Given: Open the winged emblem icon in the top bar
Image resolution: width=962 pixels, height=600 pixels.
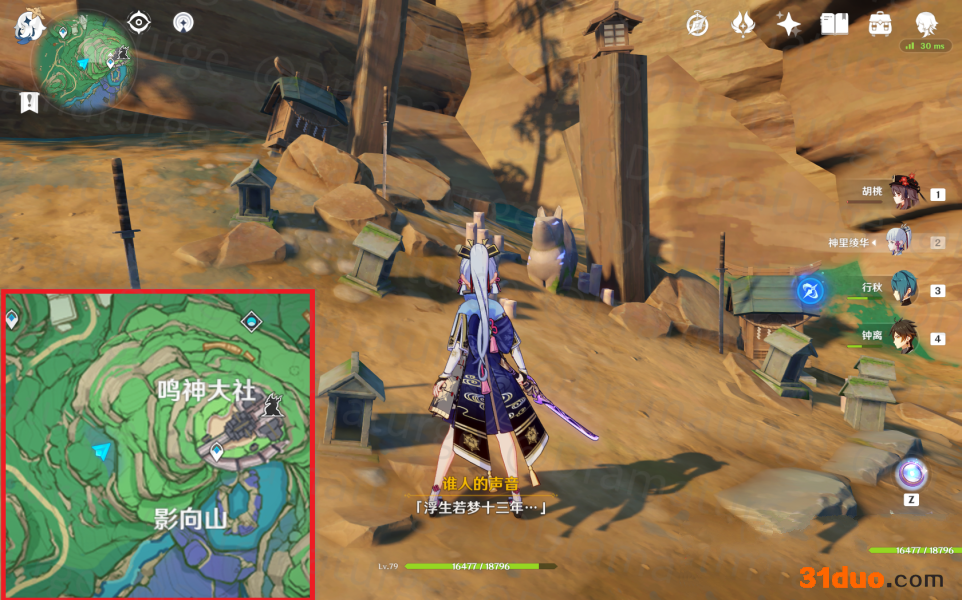Looking at the screenshot, I should 743,24.
